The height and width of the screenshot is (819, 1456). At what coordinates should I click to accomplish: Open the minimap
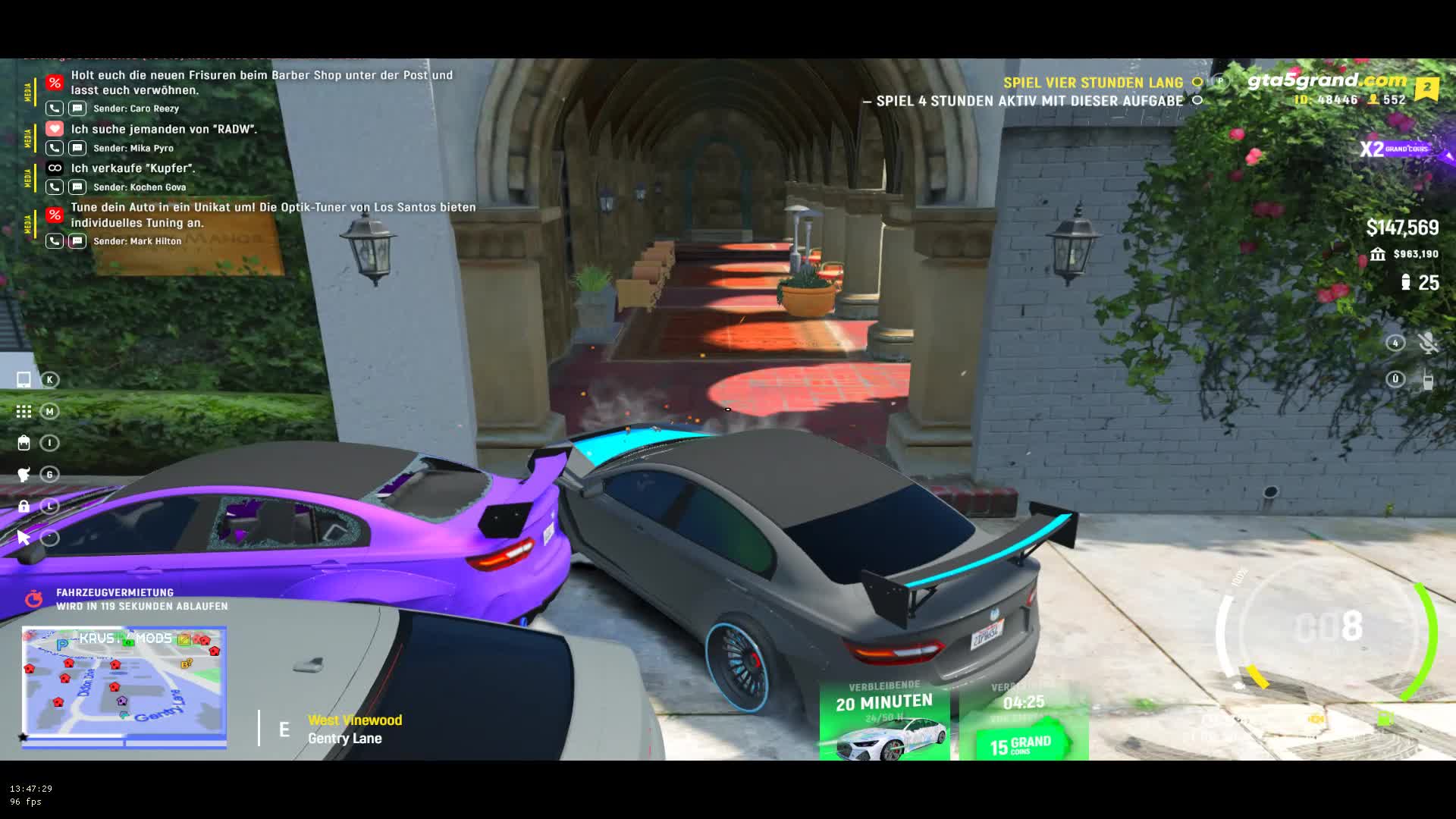[x=124, y=685]
